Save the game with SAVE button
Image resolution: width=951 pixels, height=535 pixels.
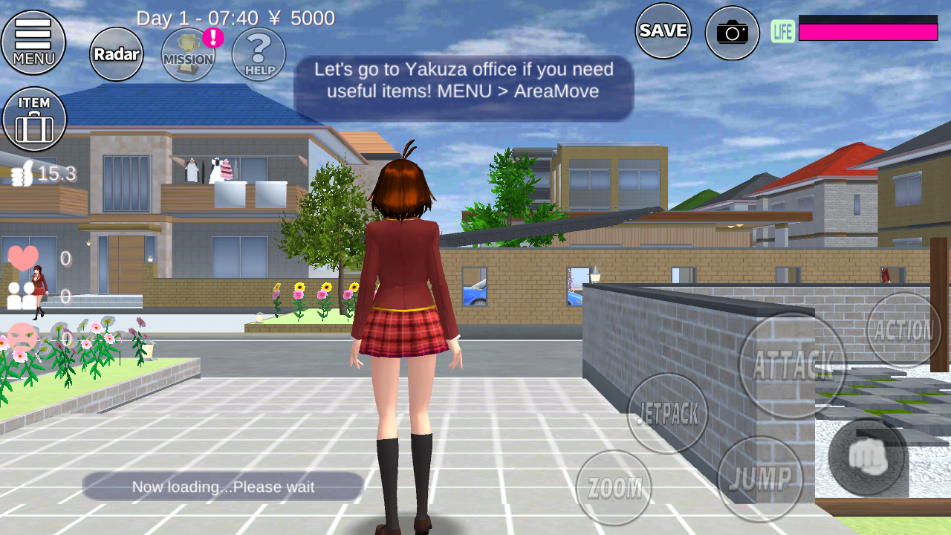[x=663, y=31]
